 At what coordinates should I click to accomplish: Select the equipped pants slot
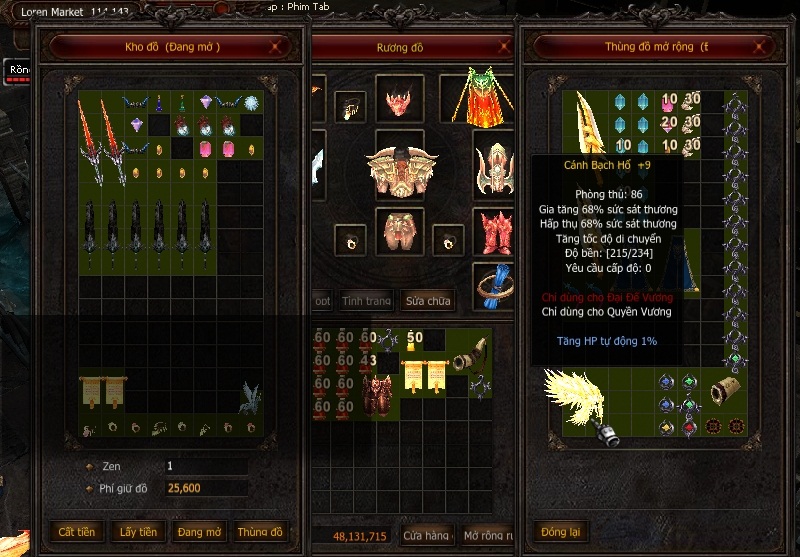click(x=399, y=232)
